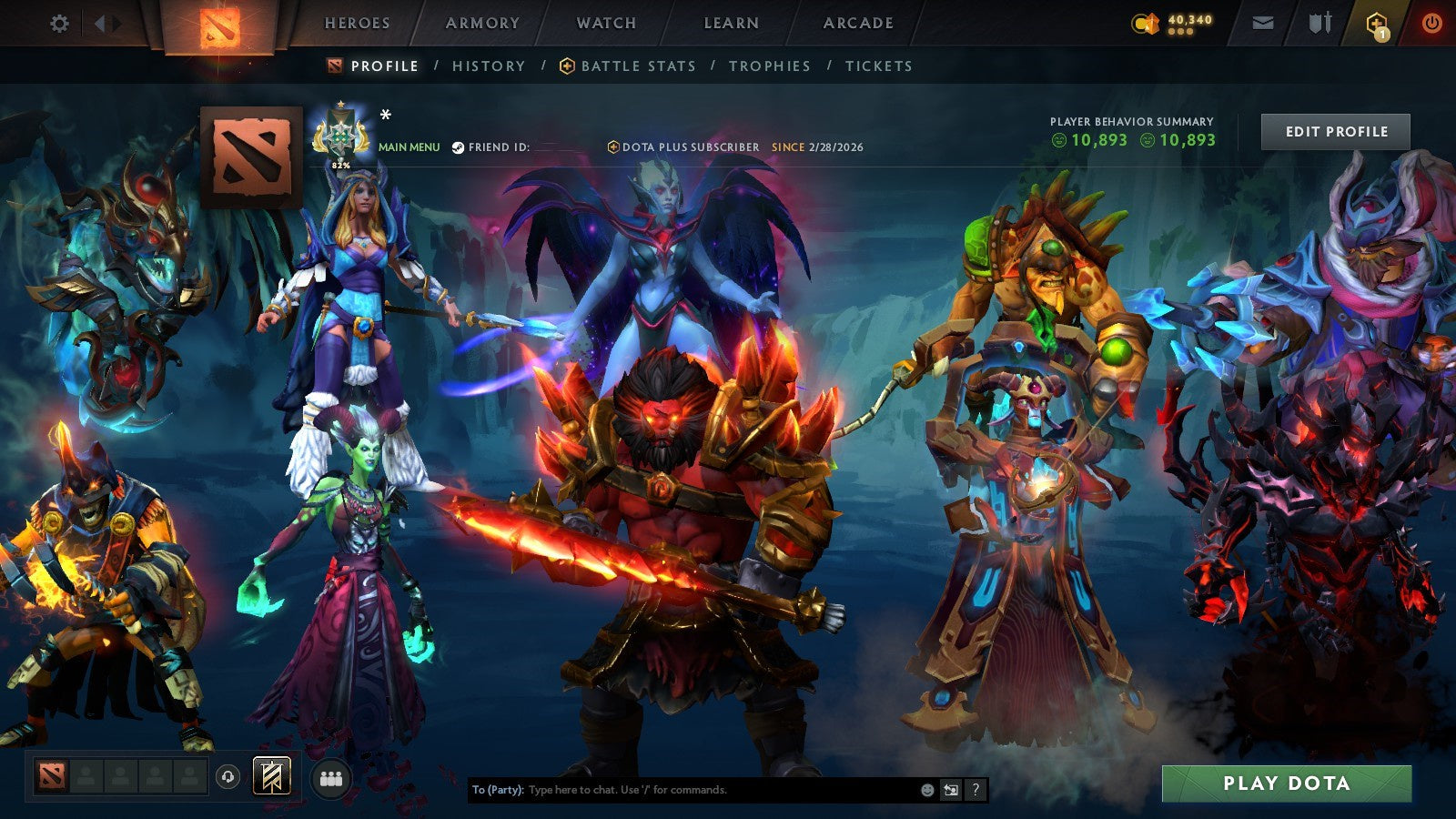Click the EDIT PROFILE button
The height and width of the screenshot is (819, 1456).
(1335, 132)
